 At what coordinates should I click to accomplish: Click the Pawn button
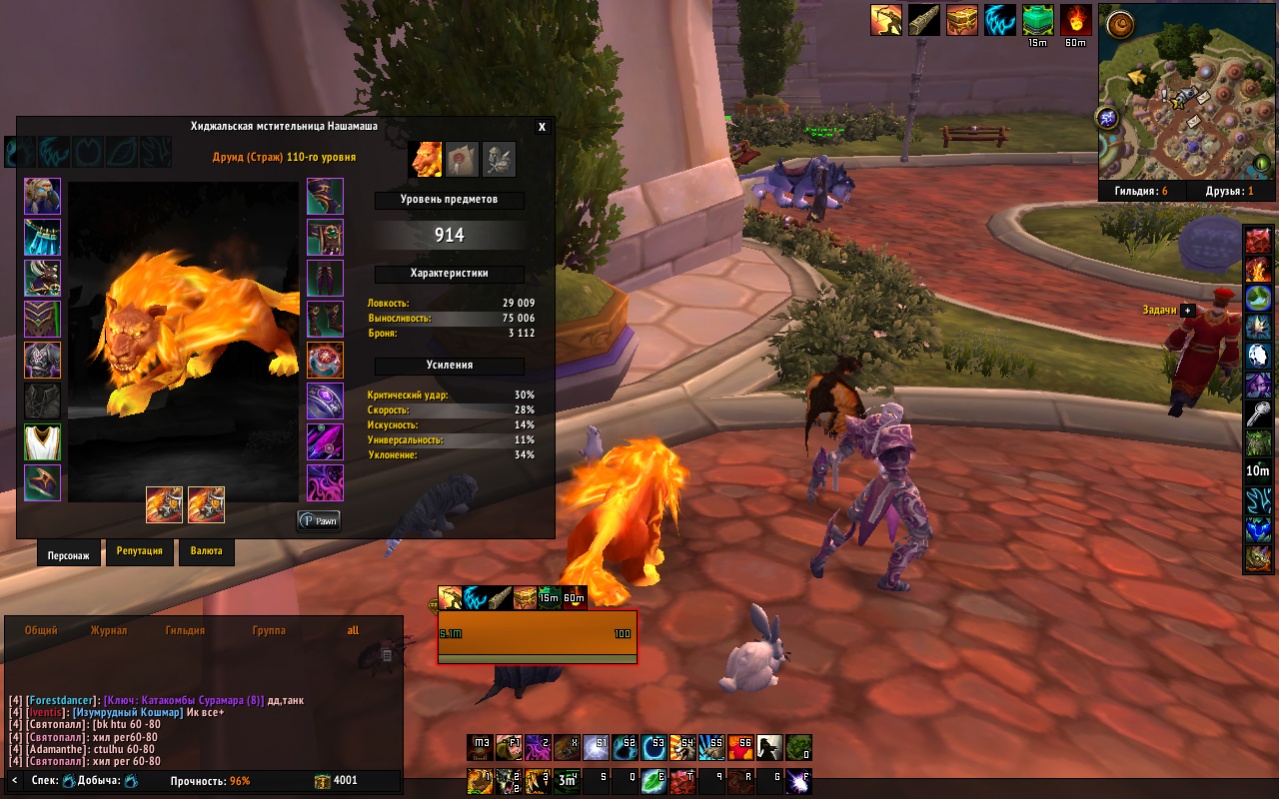click(319, 520)
